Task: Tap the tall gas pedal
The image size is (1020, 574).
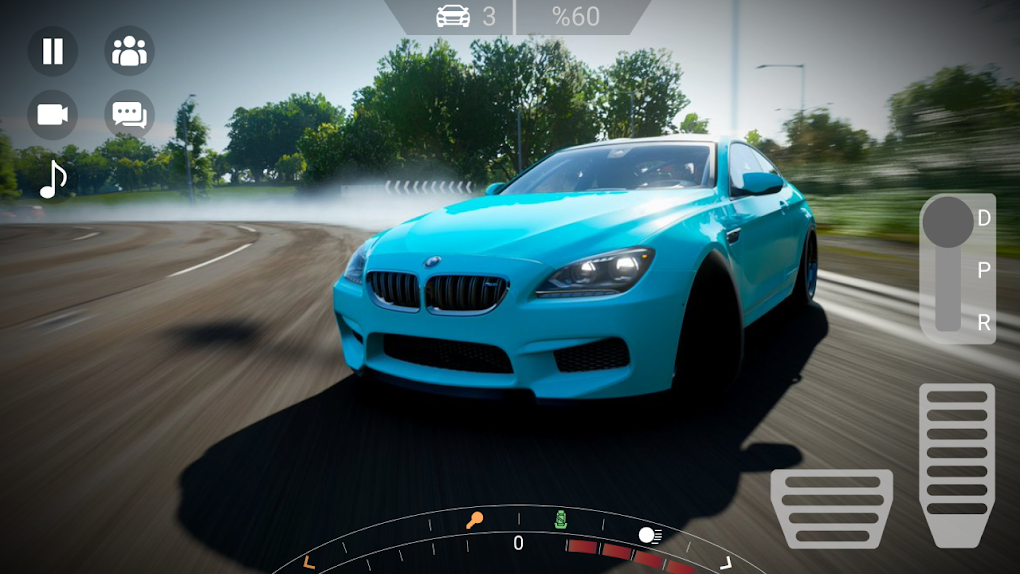Action: pyautogui.click(x=957, y=463)
